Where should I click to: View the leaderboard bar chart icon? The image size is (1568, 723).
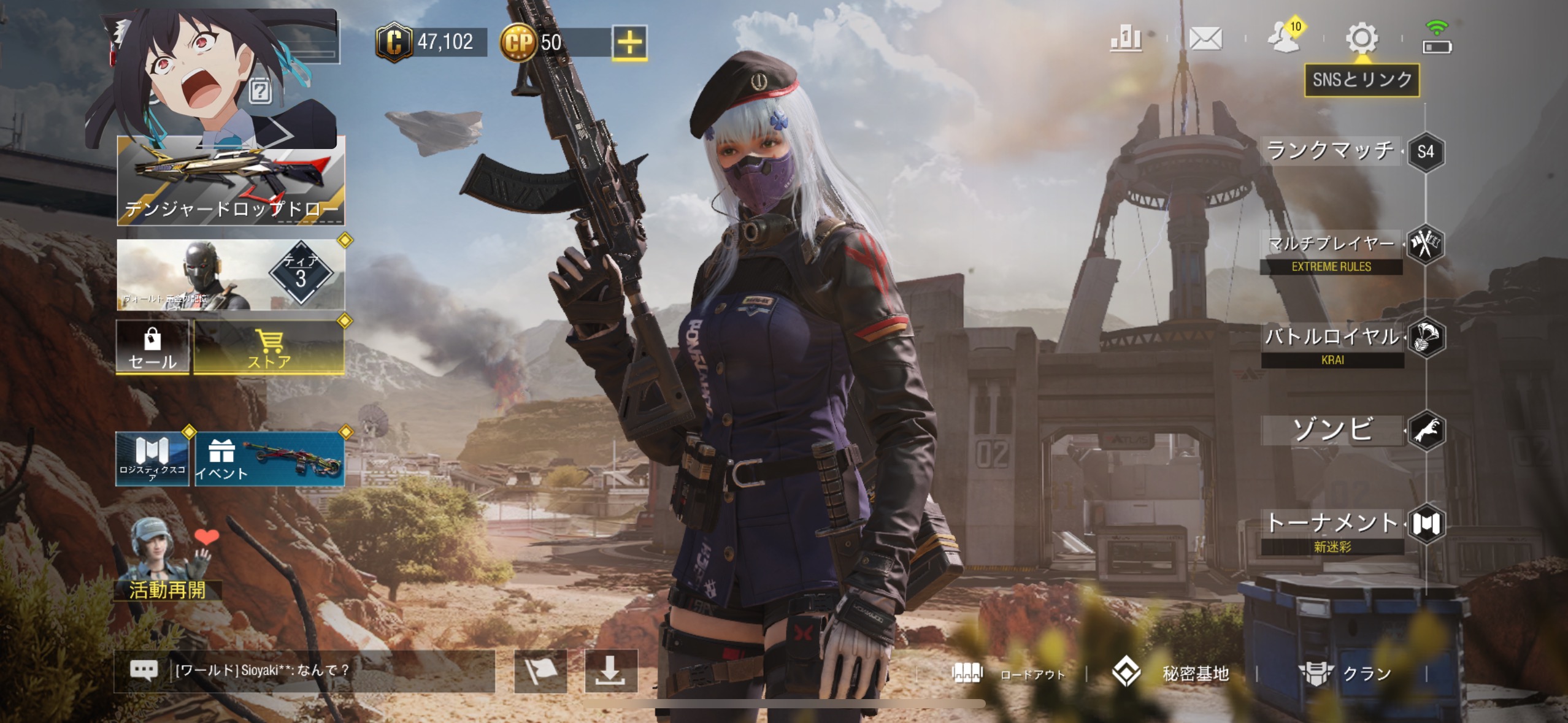pos(1126,39)
